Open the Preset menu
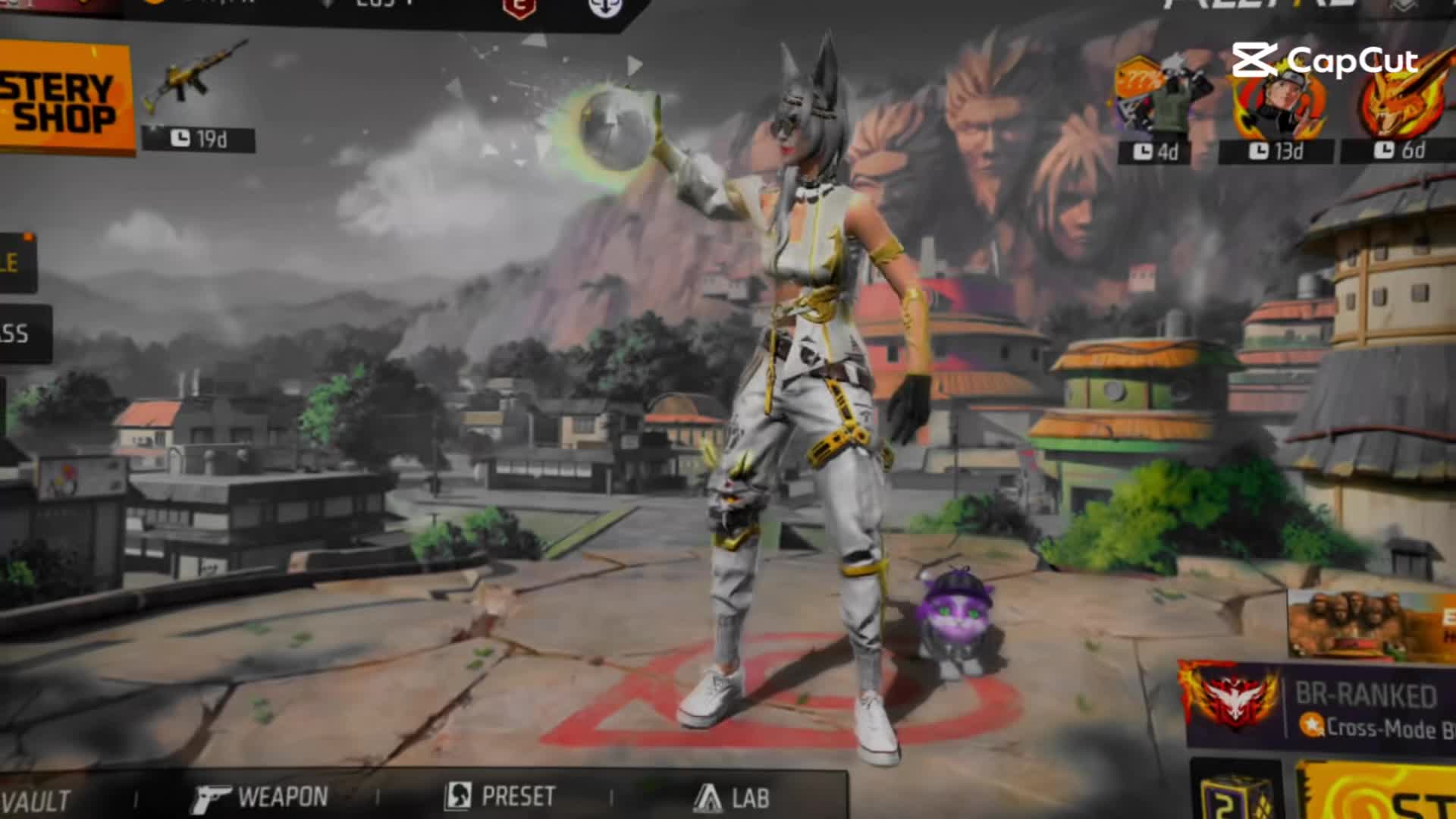This screenshot has width=1456, height=819. [500, 796]
